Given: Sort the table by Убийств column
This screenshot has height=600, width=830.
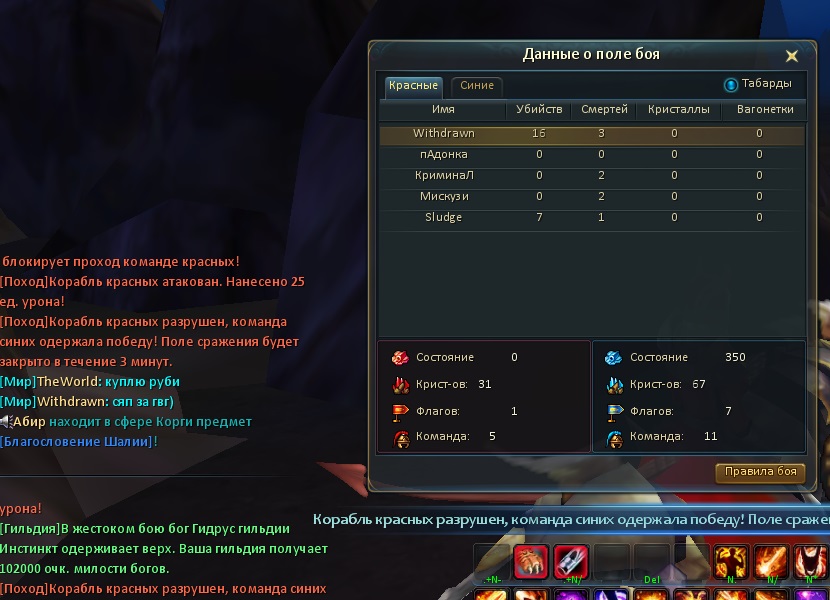Looking at the screenshot, I should coord(539,110).
